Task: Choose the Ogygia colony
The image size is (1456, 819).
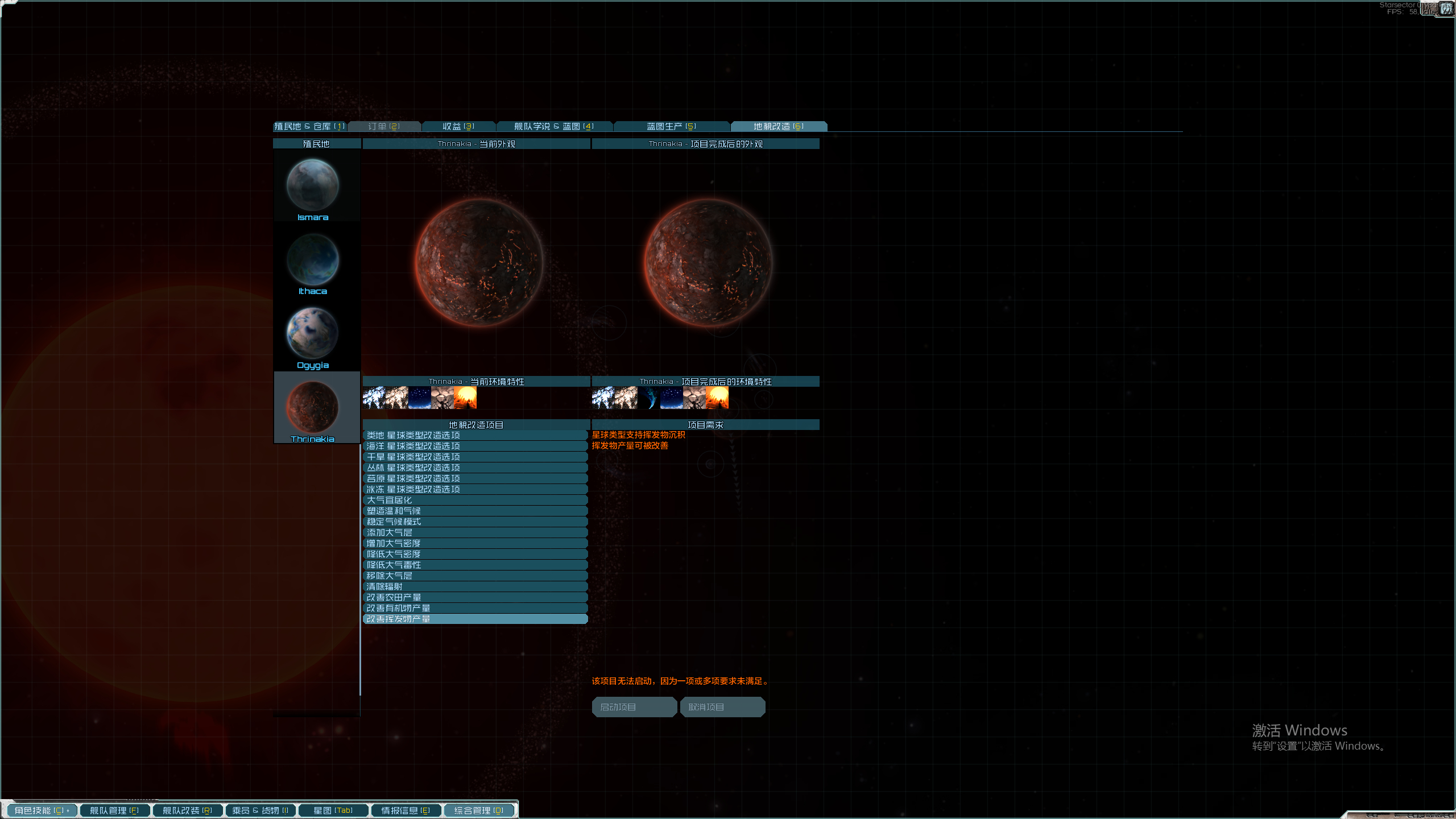Action: click(313, 336)
